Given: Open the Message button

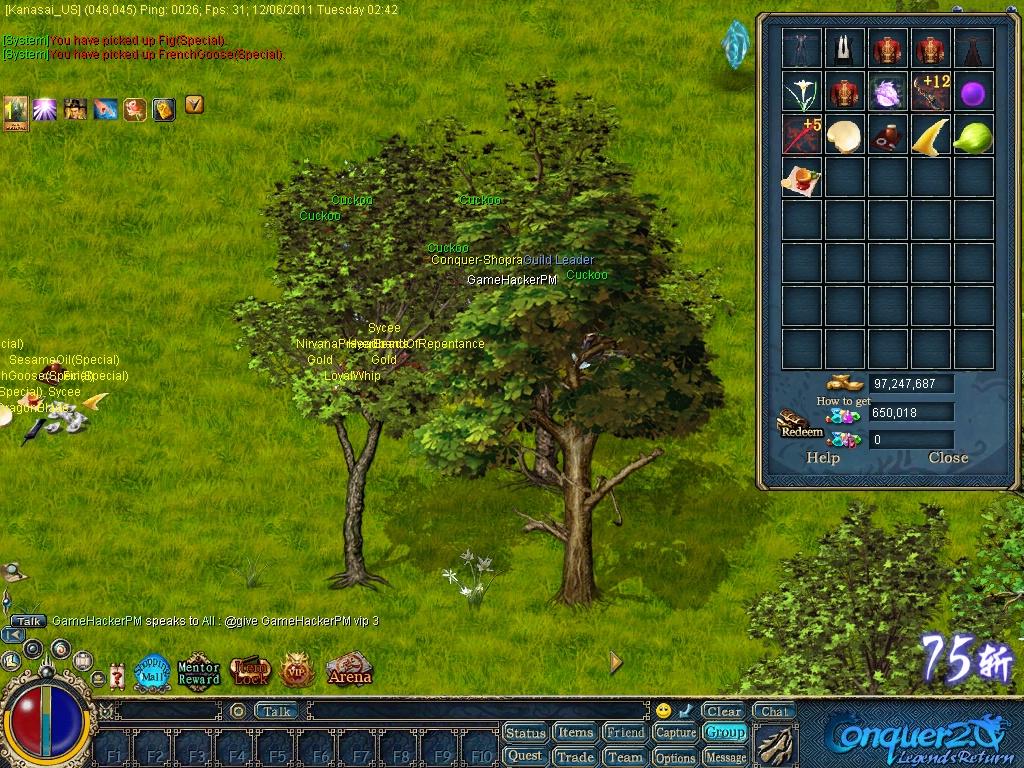Looking at the screenshot, I should [x=726, y=757].
